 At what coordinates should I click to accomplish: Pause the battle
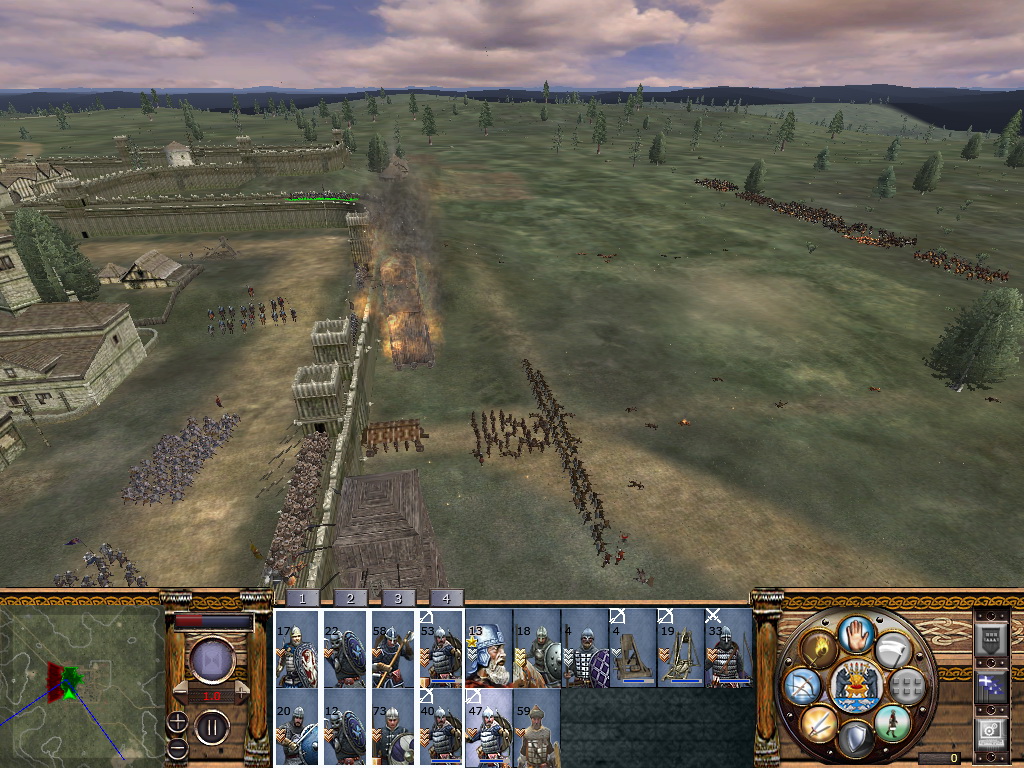coord(212,728)
